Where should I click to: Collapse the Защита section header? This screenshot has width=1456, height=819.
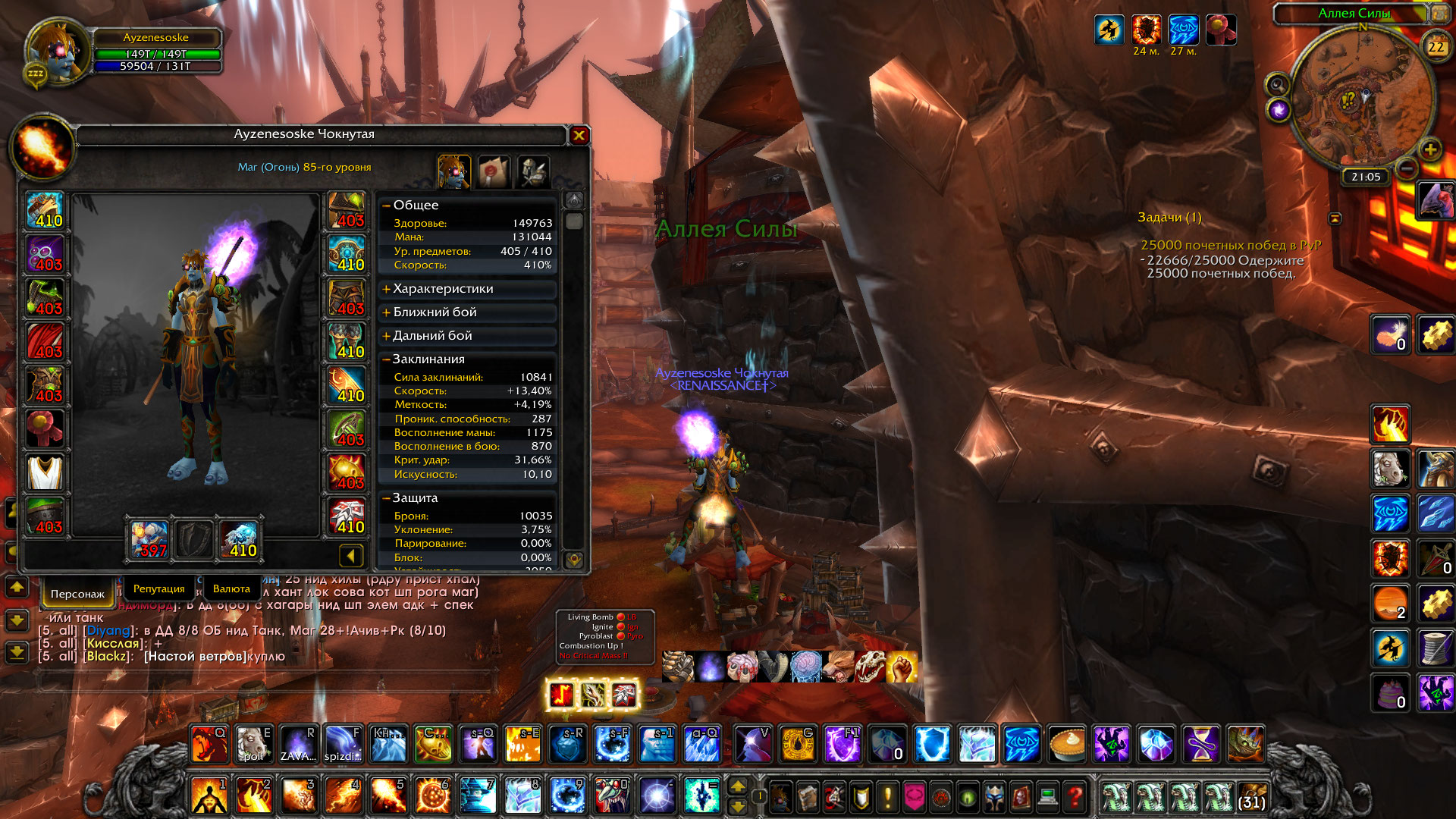[415, 498]
